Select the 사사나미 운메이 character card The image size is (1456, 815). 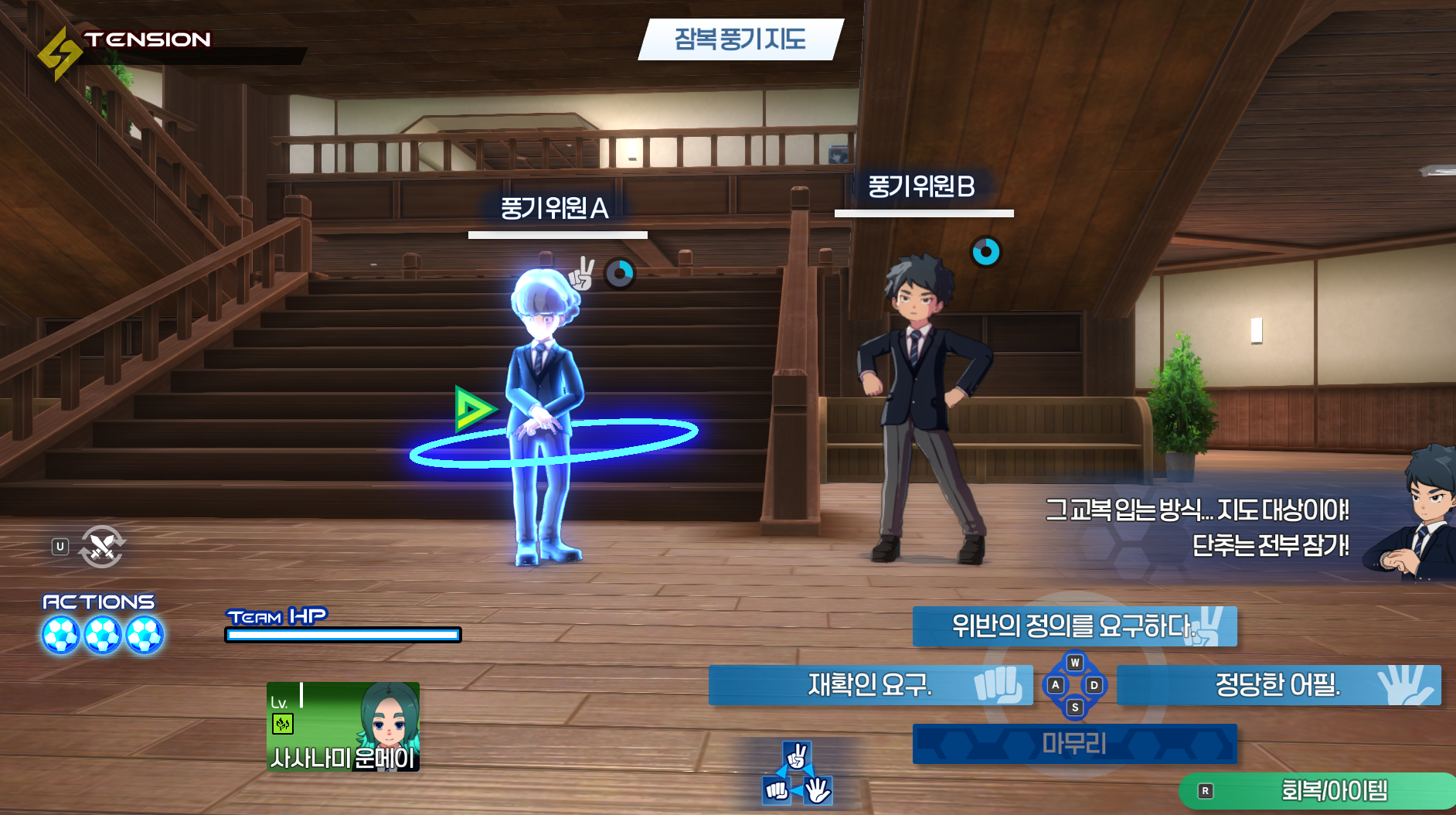343,726
